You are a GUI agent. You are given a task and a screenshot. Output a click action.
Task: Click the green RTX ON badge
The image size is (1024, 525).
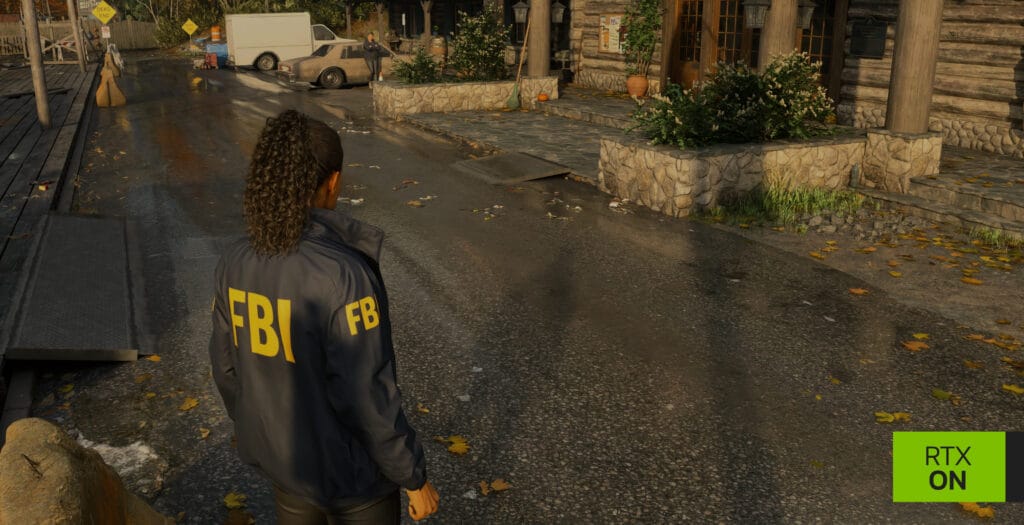(948, 467)
